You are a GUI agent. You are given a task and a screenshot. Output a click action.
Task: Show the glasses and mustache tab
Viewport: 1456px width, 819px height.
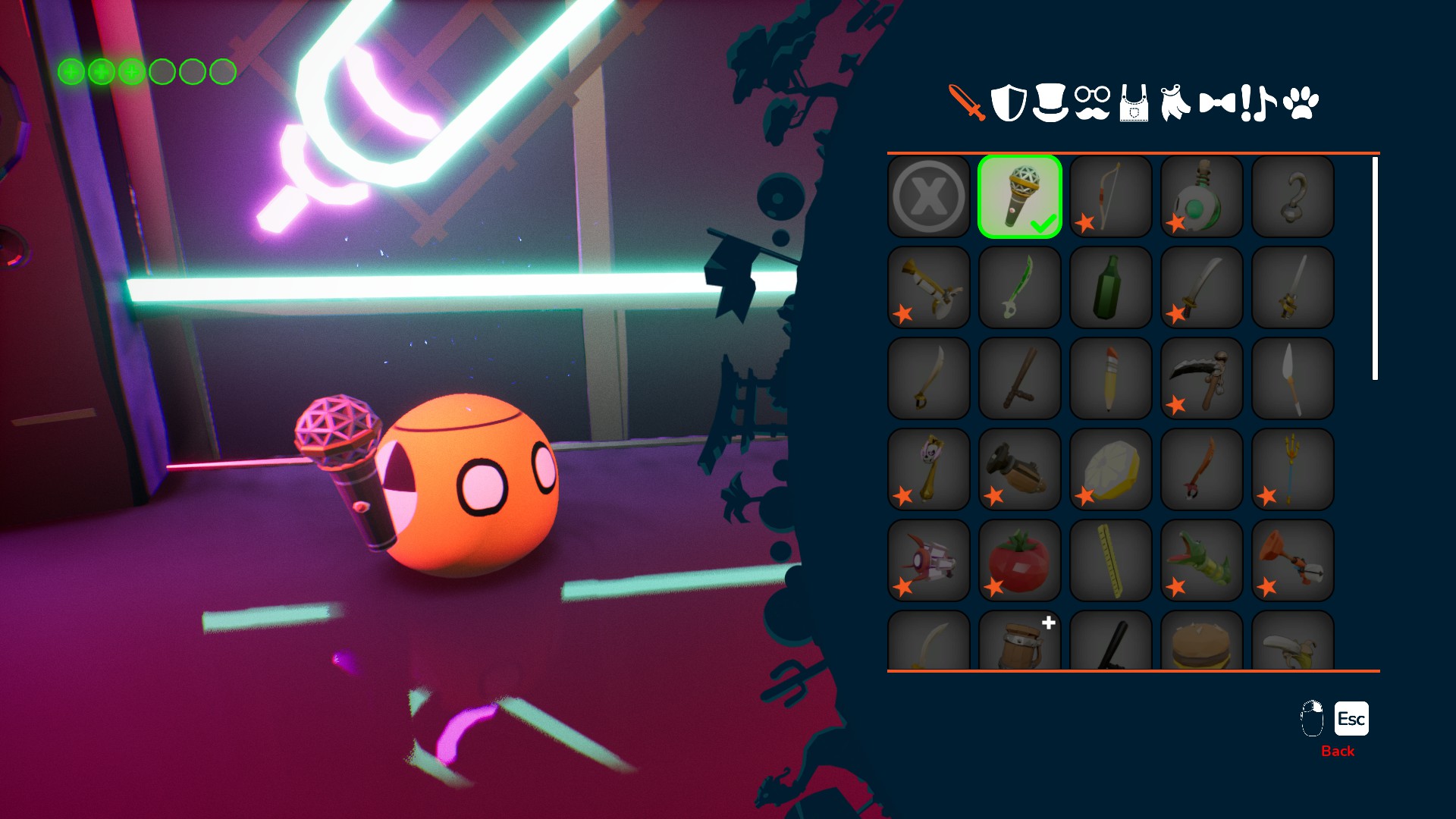[1092, 103]
